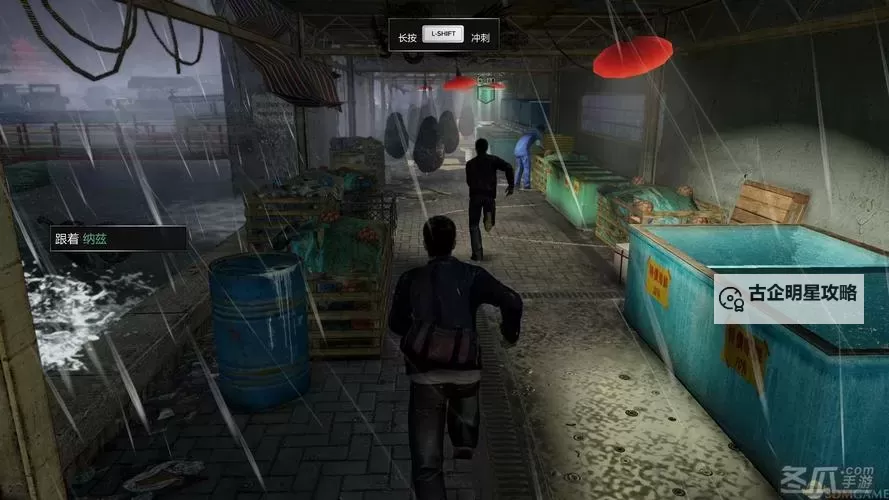Click the 跟着 纳兹 objective tracker
The width and height of the screenshot is (889, 500).
pos(117,239)
